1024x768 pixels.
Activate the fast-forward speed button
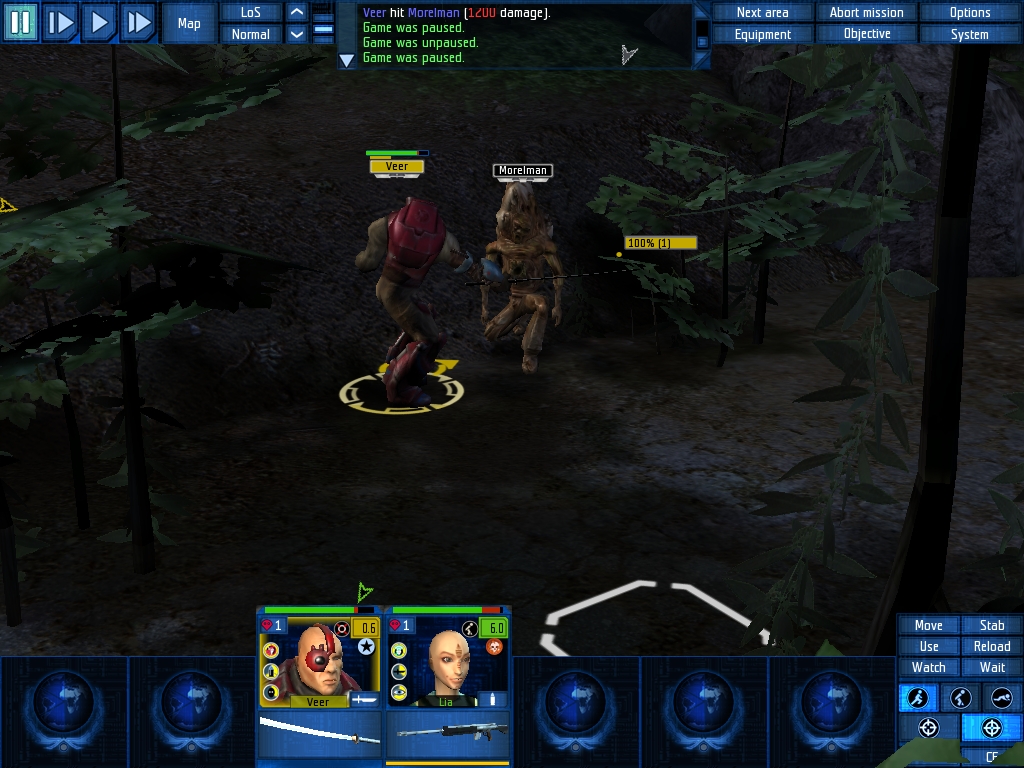coord(138,22)
